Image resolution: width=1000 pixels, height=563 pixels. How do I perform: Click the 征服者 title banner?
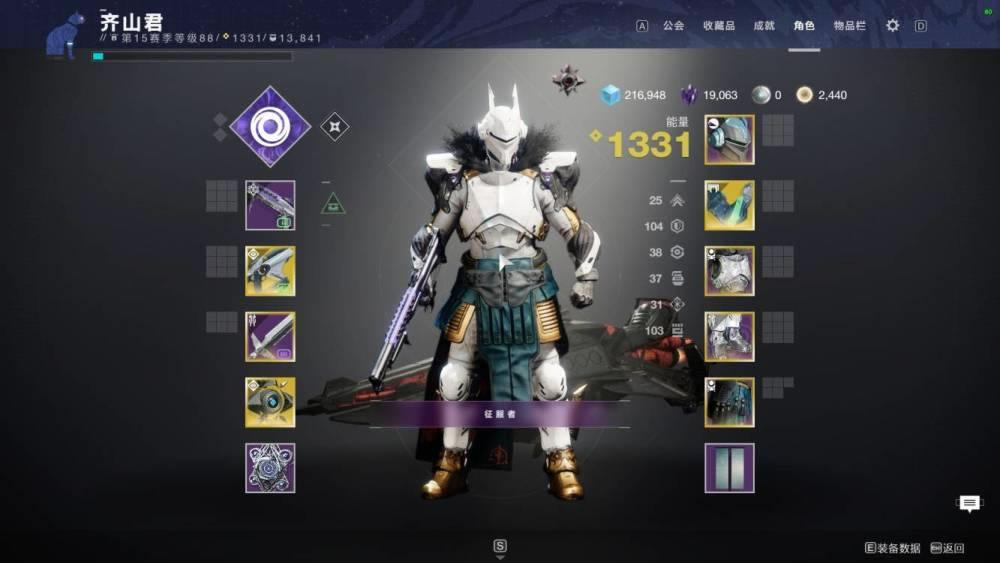coord(499,413)
